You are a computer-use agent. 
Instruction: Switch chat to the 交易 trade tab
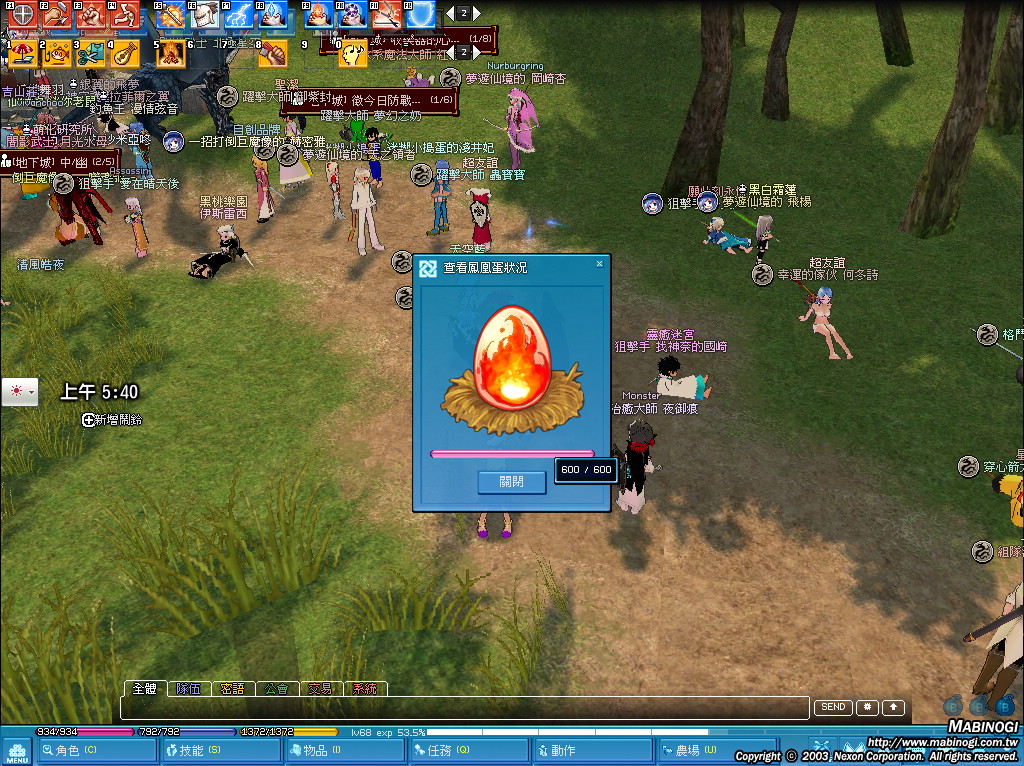pyautogui.click(x=320, y=689)
